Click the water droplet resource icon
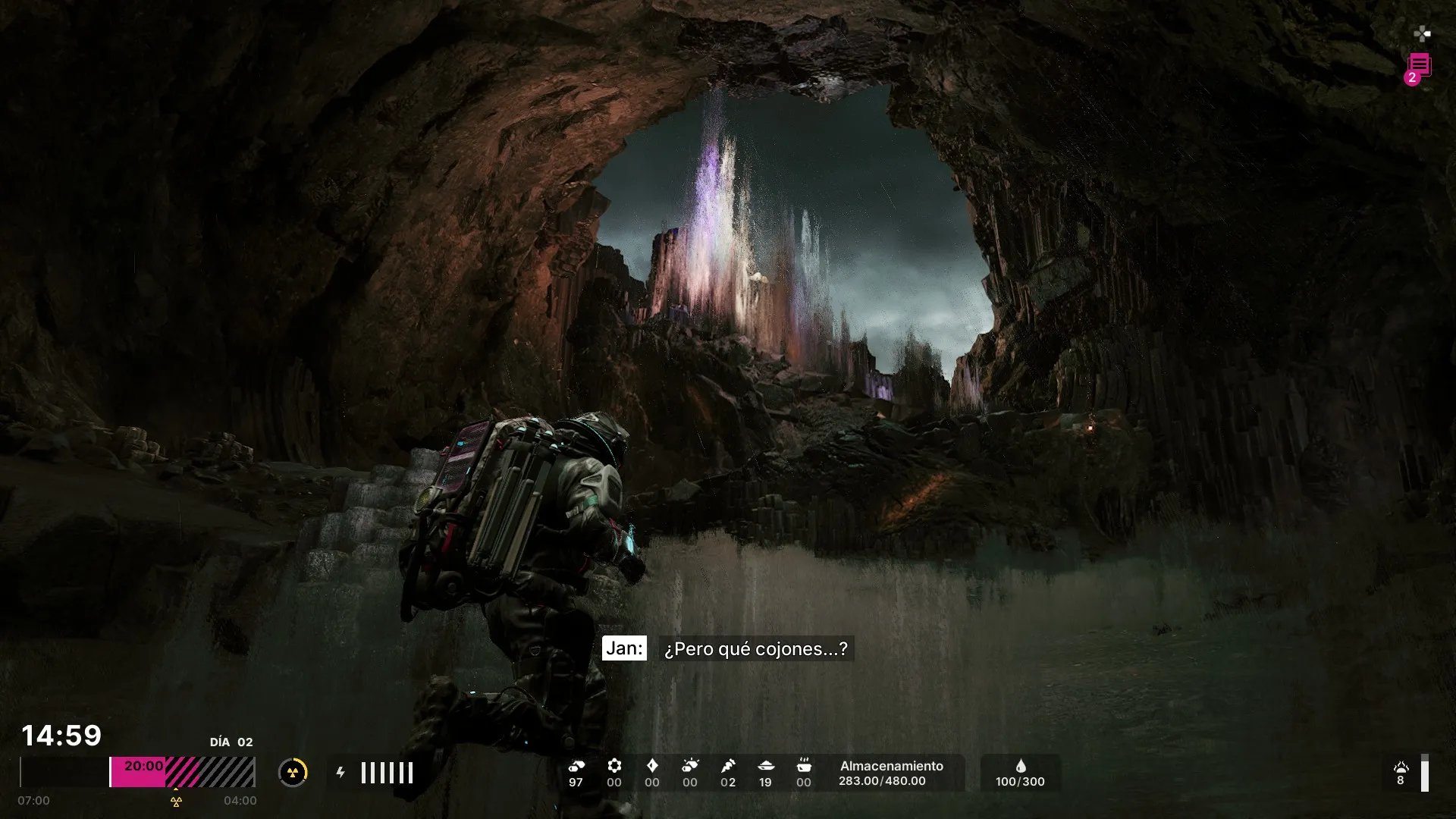Image resolution: width=1456 pixels, height=819 pixels. 1021,766
